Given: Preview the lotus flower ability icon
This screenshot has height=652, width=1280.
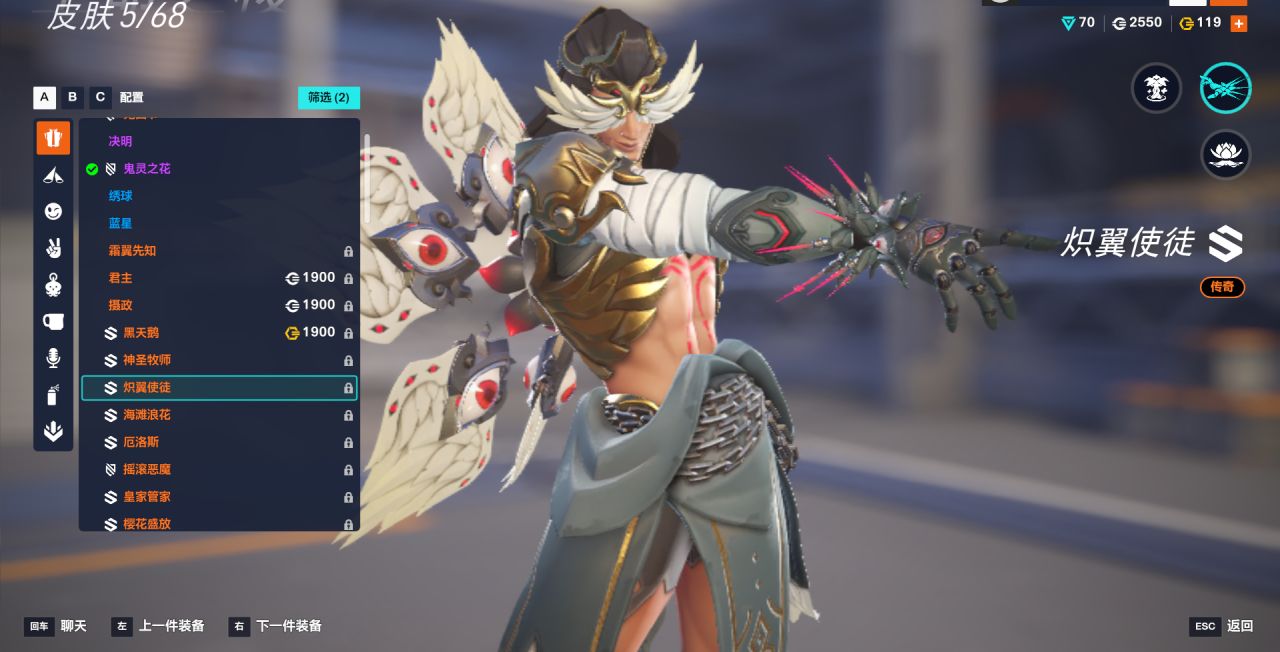Looking at the screenshot, I should [x=1225, y=154].
